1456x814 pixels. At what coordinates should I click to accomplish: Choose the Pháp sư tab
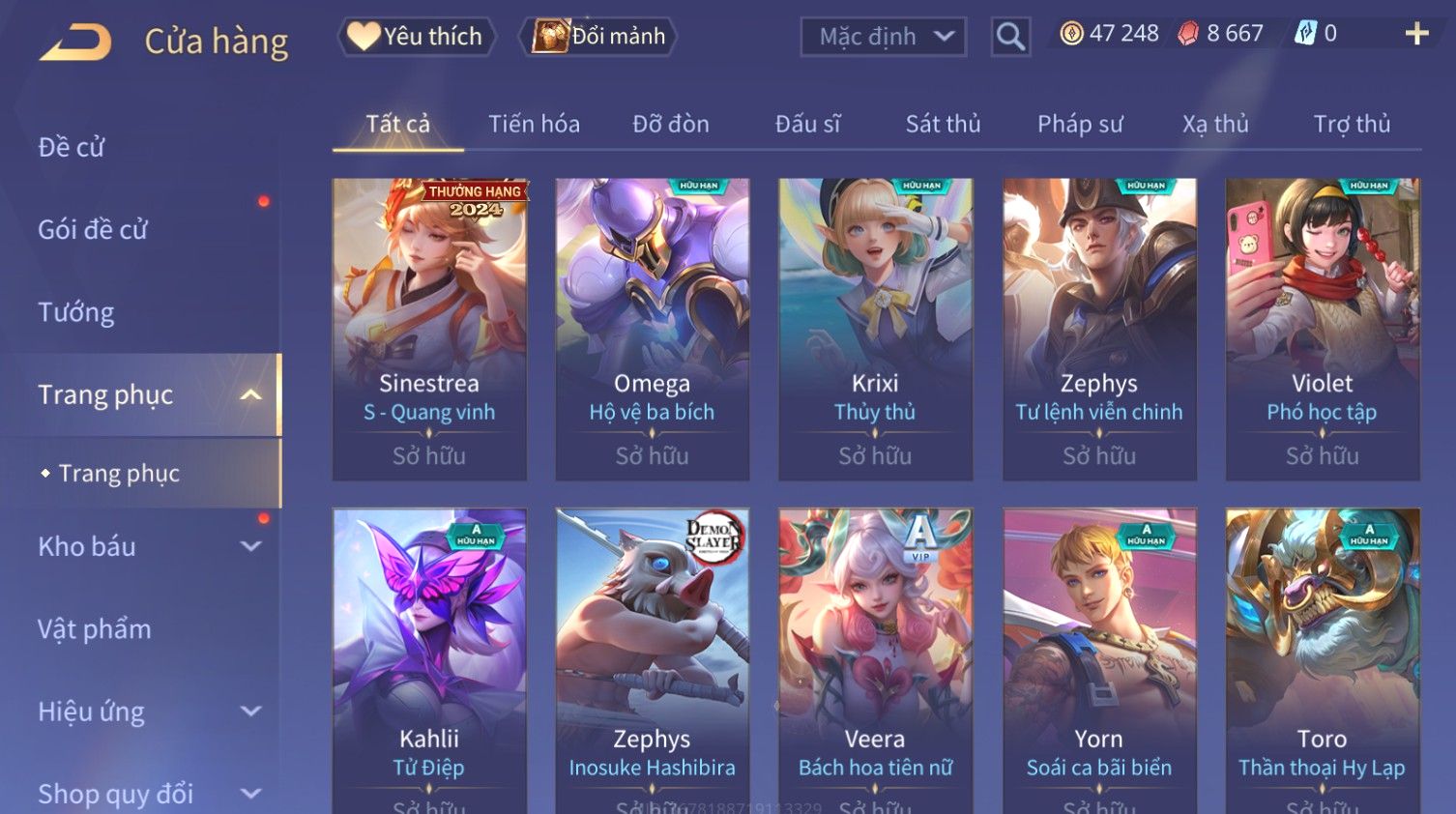[x=1080, y=124]
